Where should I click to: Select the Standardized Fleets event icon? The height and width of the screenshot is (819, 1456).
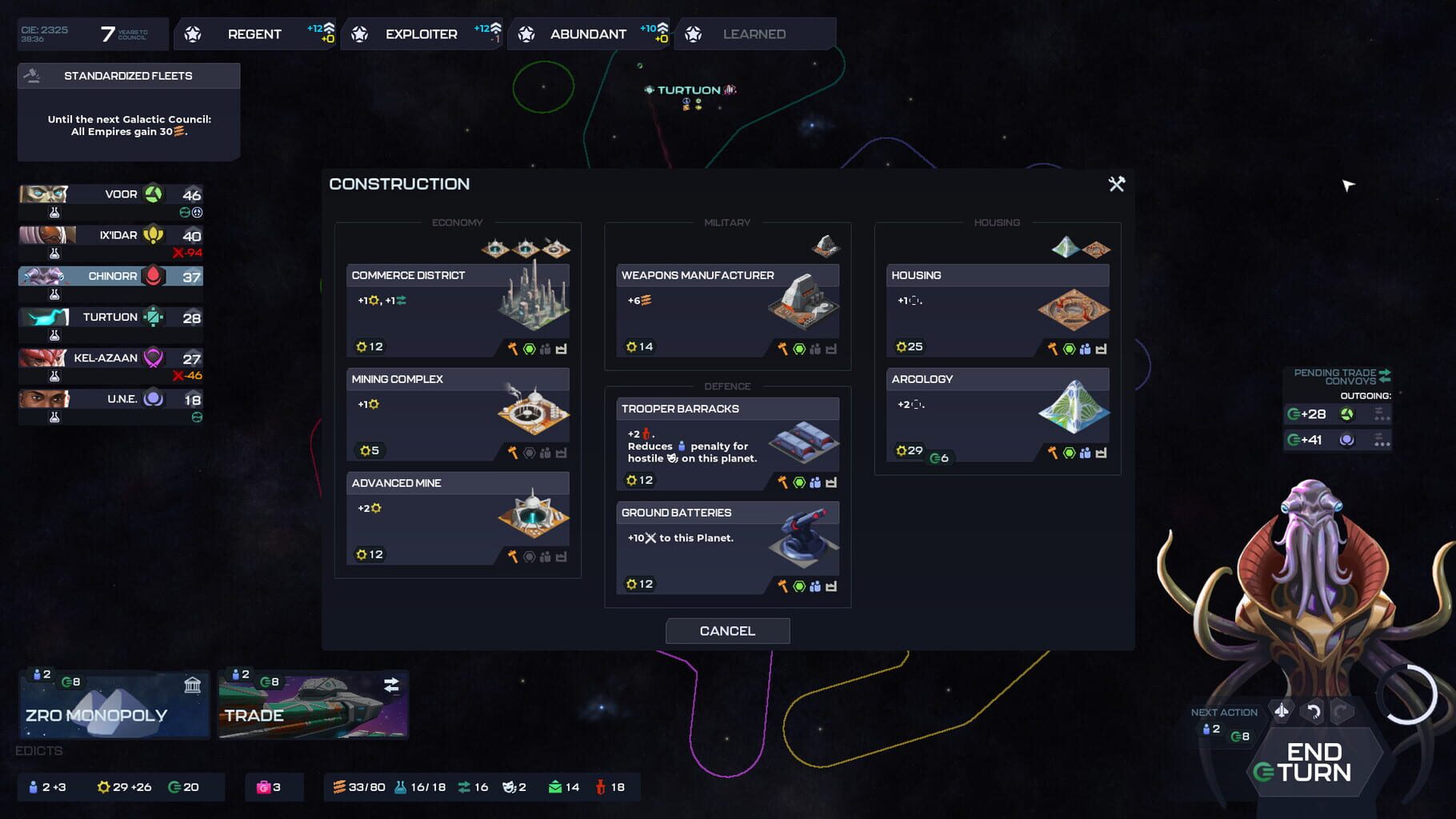[33, 75]
